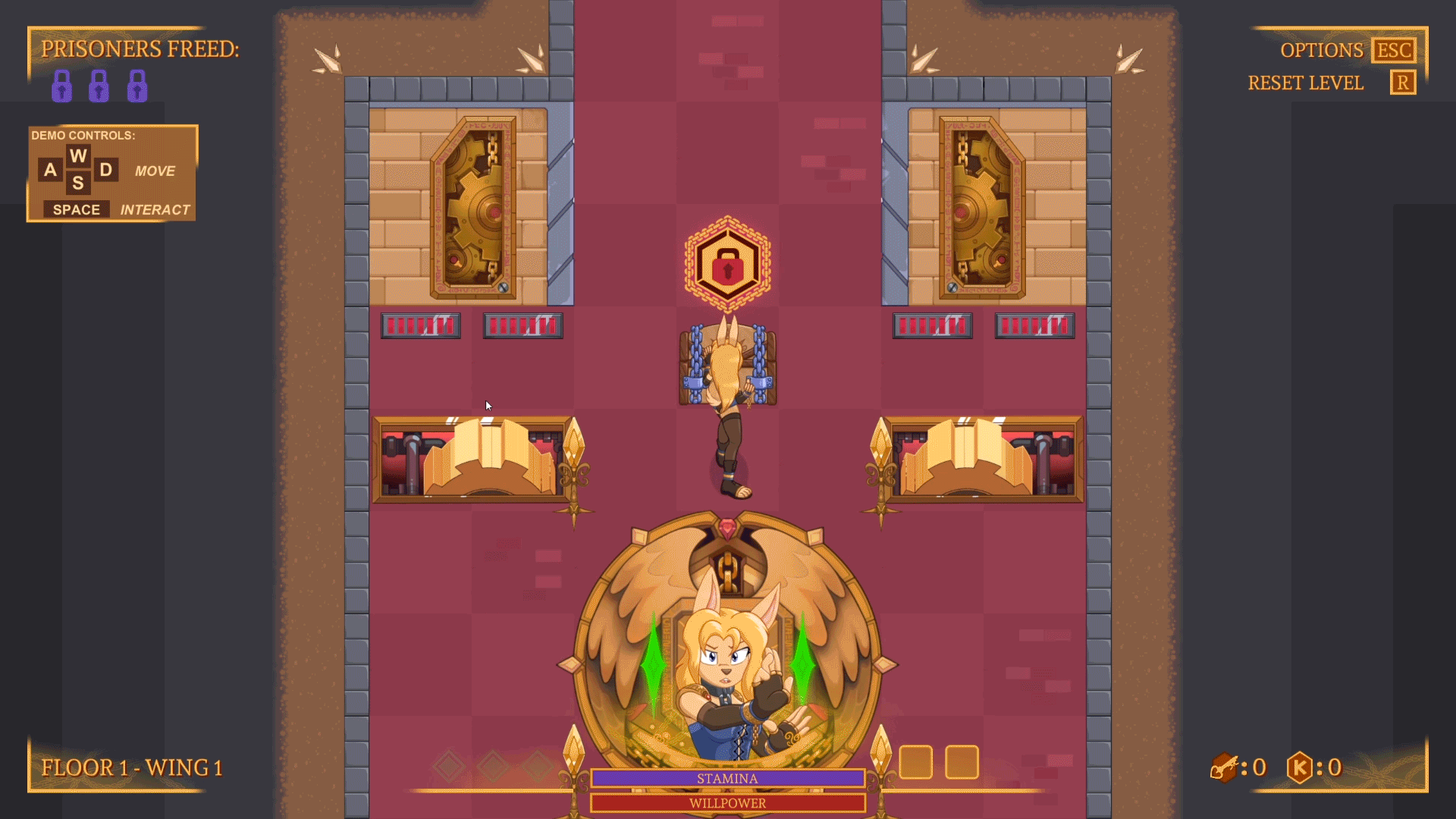Click the SPACE interact key button

pyautogui.click(x=75, y=209)
